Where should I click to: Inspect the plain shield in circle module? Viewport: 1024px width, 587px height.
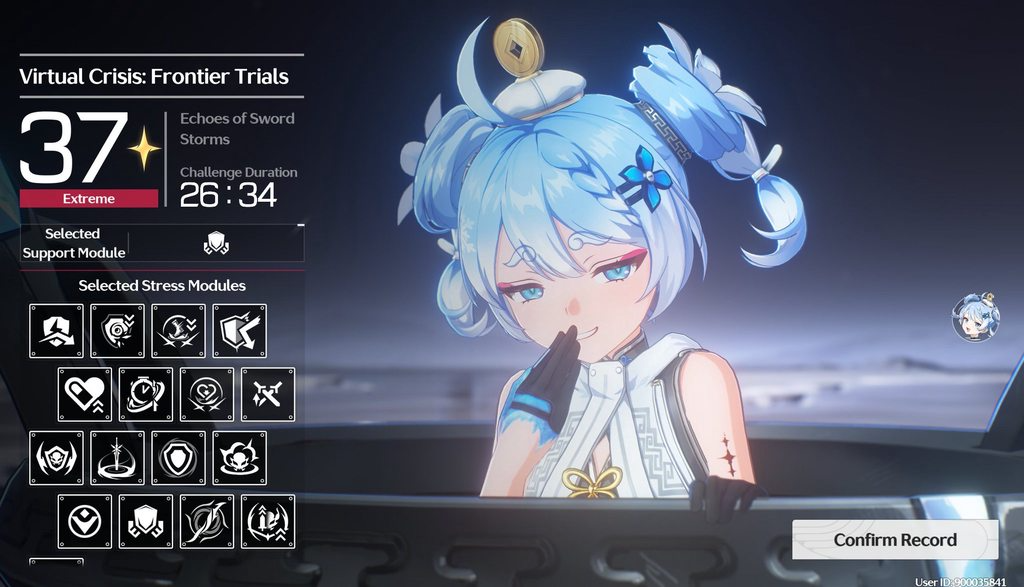pyautogui.click(x=179, y=458)
